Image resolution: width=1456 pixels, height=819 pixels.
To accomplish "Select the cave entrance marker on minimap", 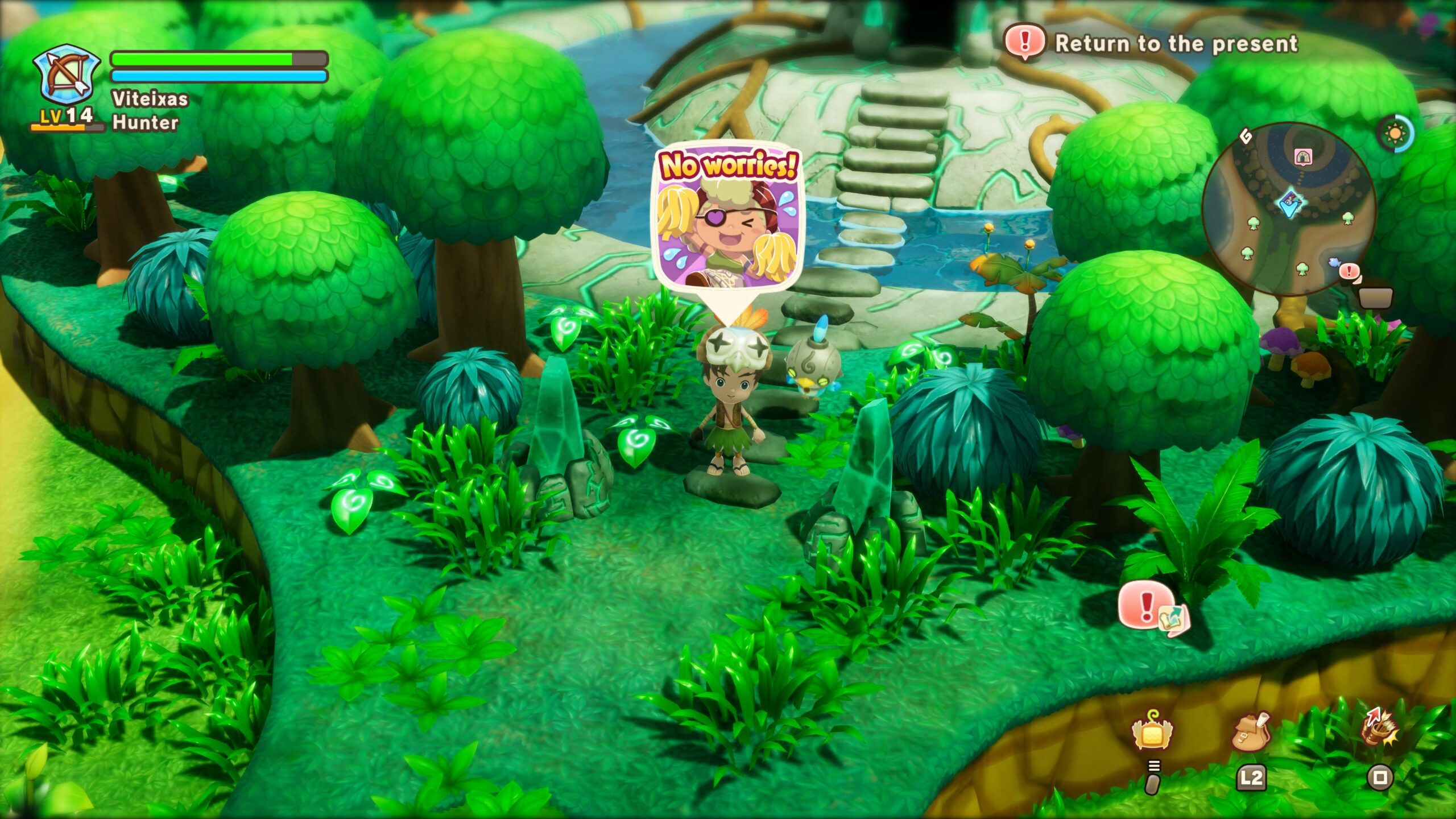I will pyautogui.click(x=1303, y=156).
